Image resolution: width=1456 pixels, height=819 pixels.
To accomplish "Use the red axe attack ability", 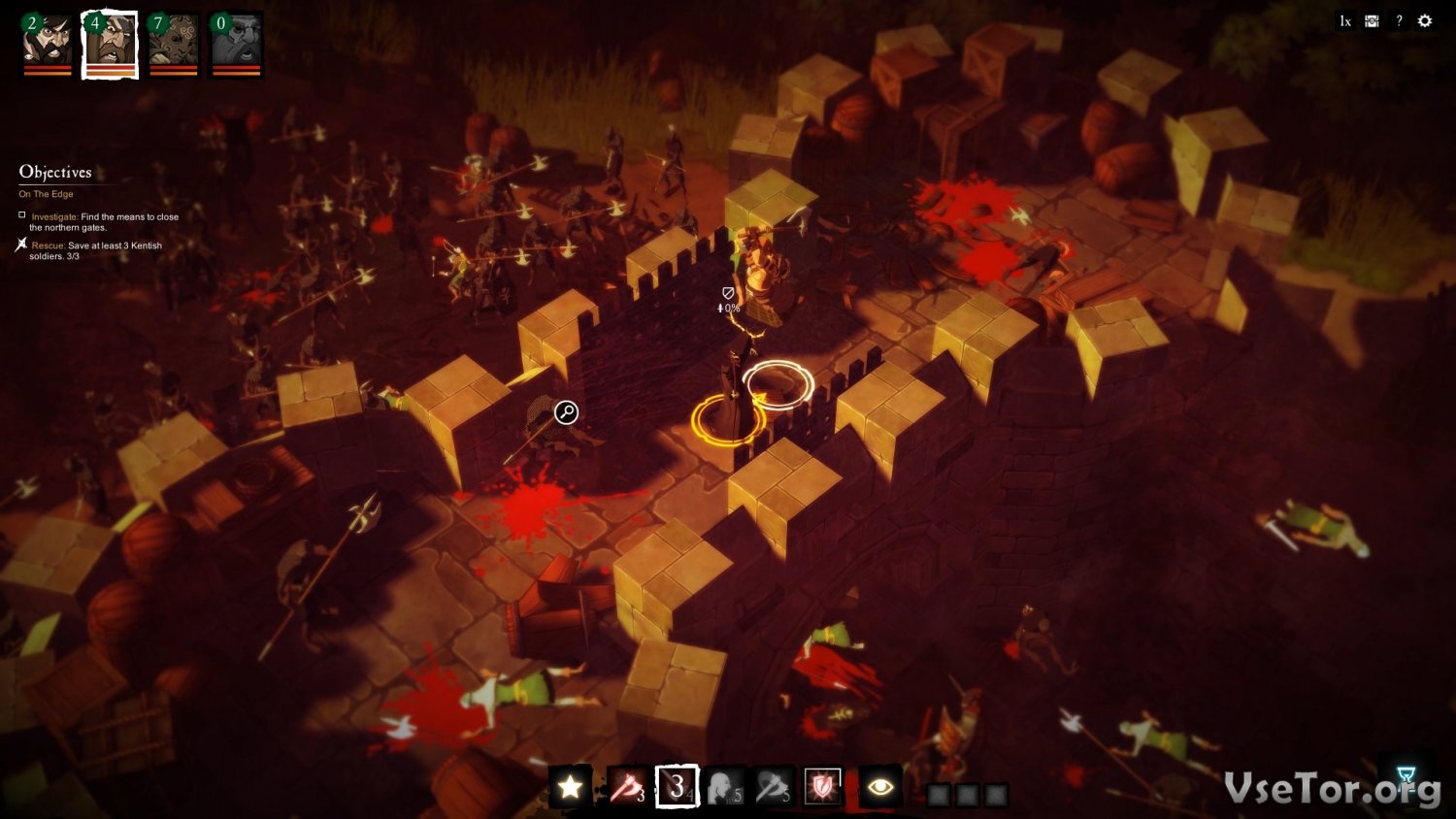I will click(x=626, y=786).
